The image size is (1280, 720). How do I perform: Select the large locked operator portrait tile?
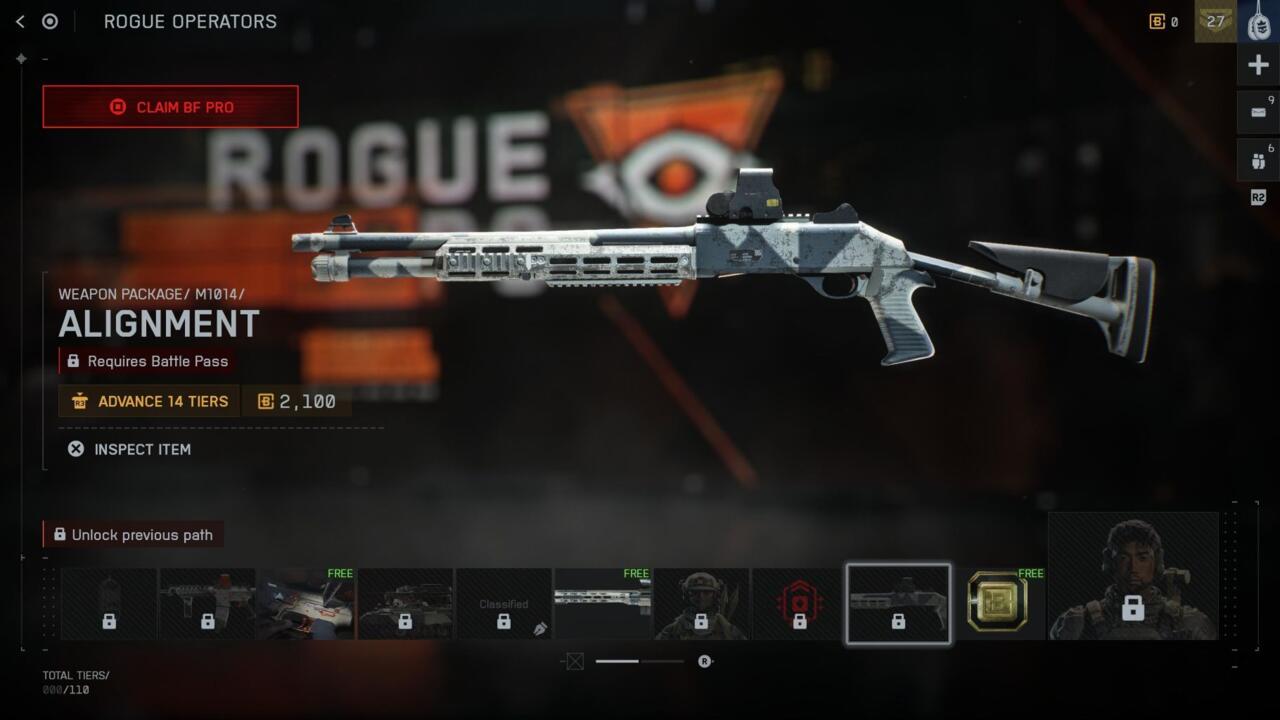(x=1133, y=576)
